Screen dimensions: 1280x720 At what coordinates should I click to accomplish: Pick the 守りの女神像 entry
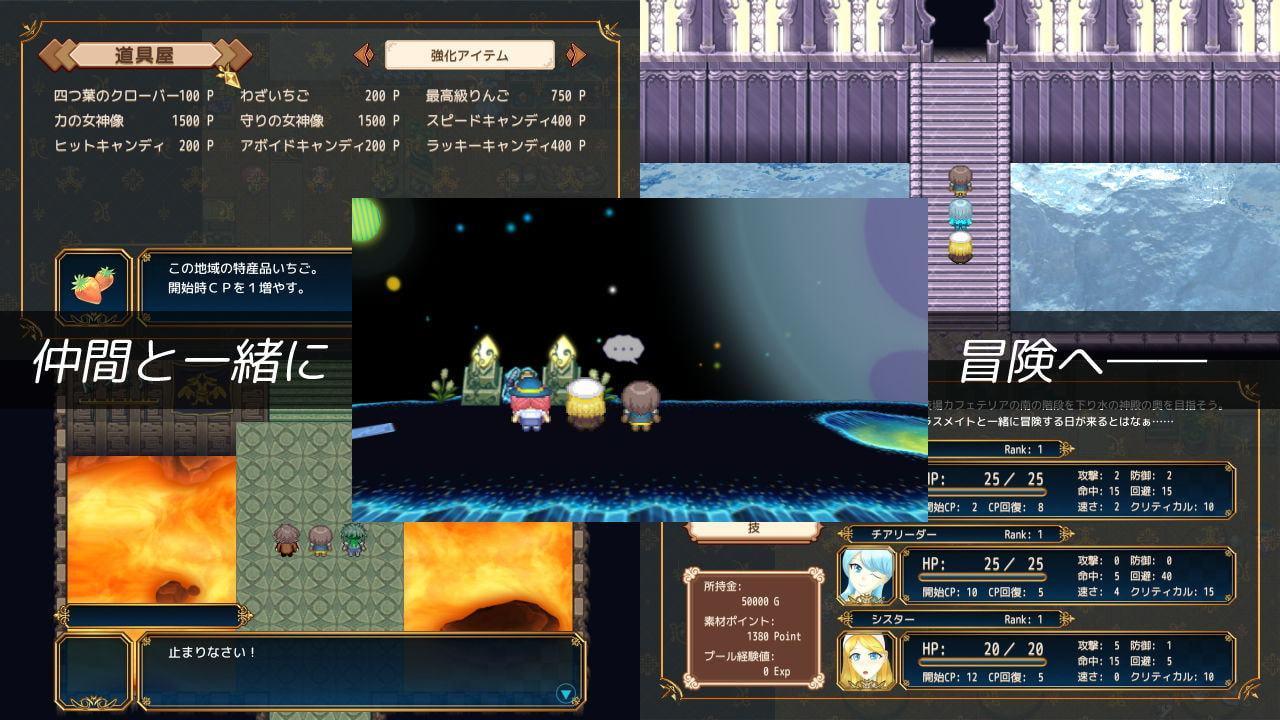pyautogui.click(x=319, y=121)
